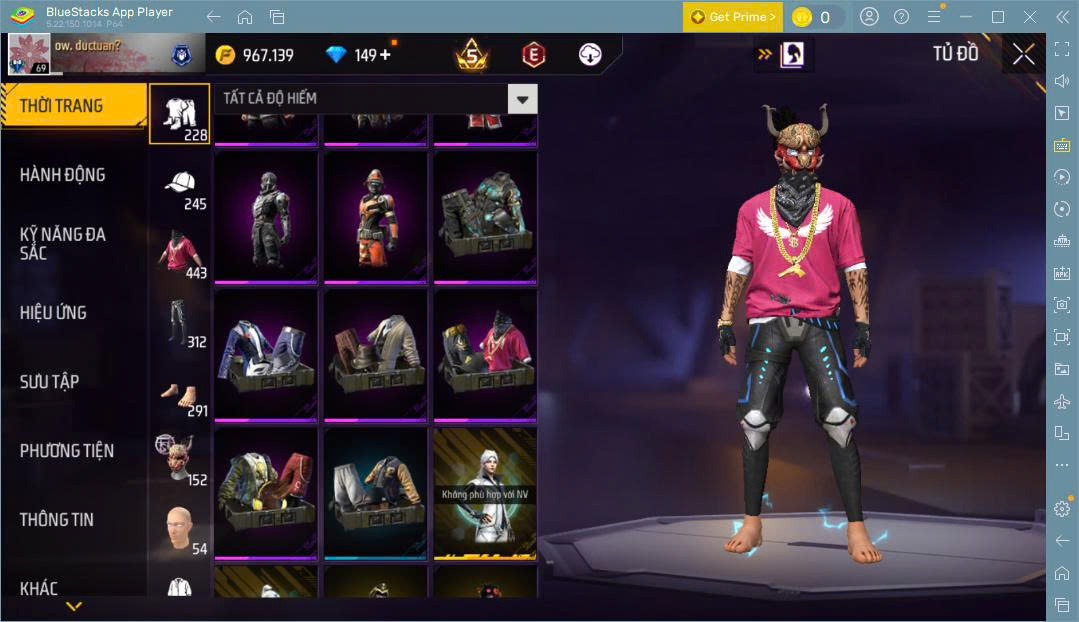Select the white-haired character outfit tile
Viewport: 1079px width, 622px height.
[x=485, y=491]
